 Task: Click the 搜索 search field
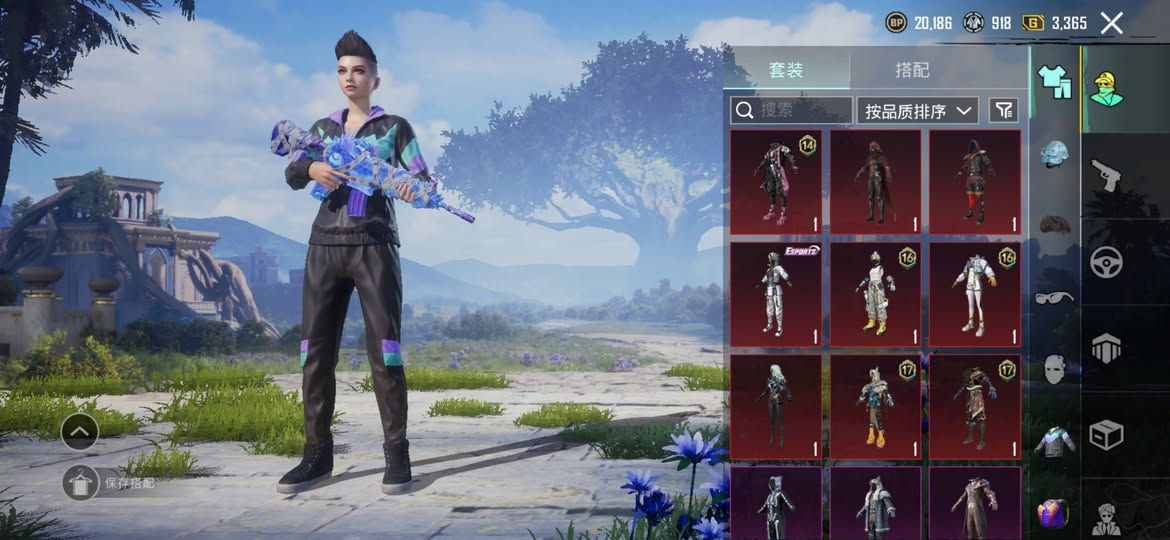tap(792, 110)
